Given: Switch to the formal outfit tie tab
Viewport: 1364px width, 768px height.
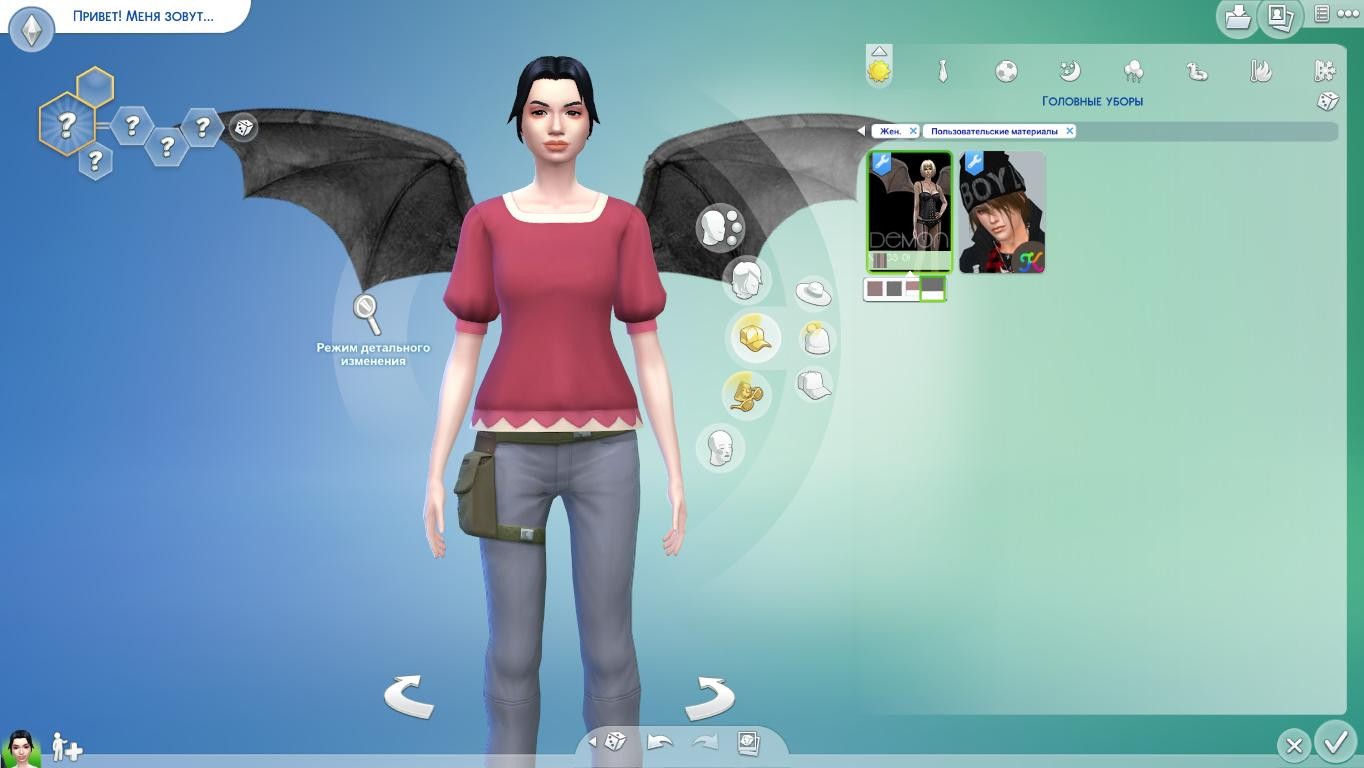Looking at the screenshot, I should tap(942, 71).
